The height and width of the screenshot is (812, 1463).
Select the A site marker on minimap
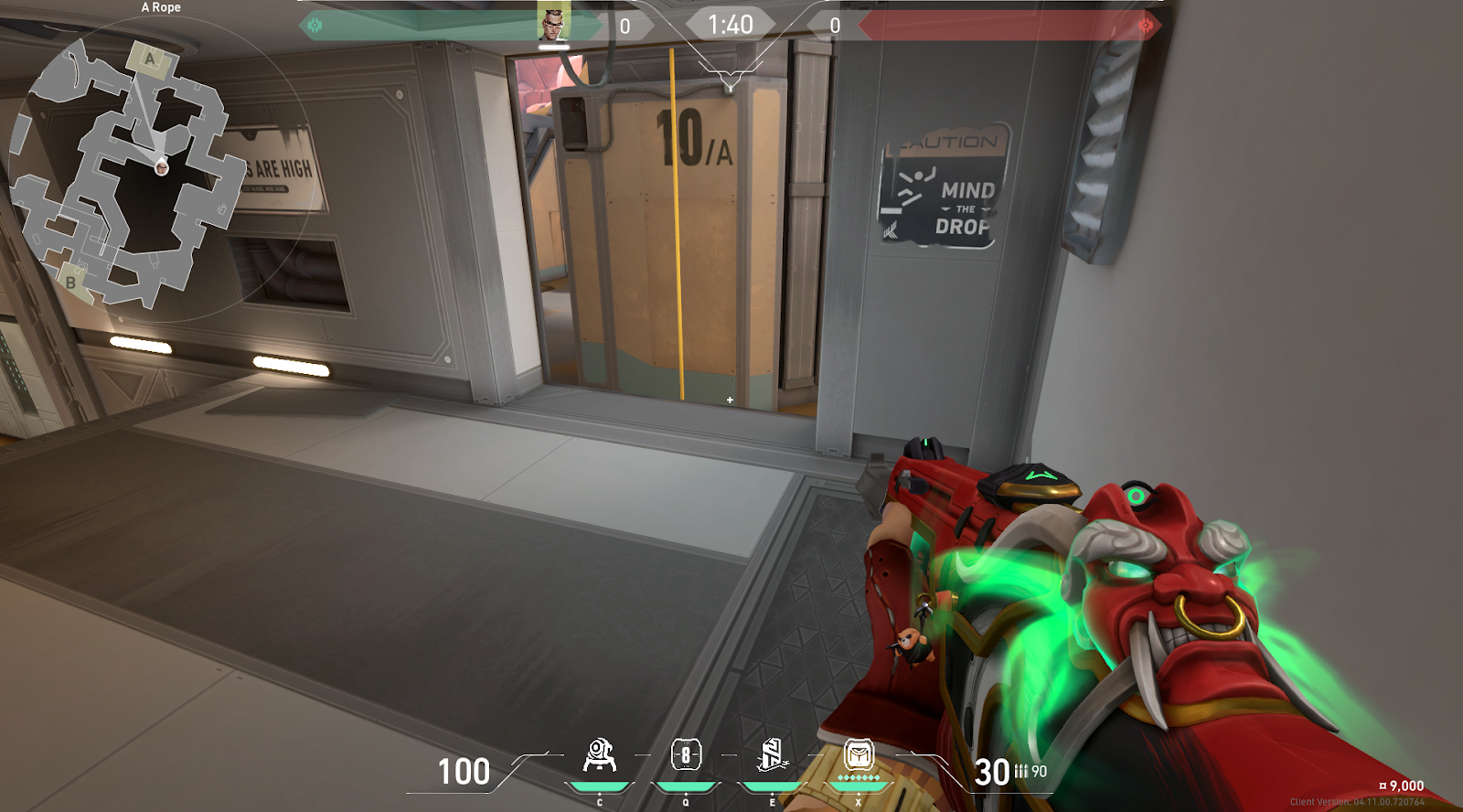tap(150, 60)
